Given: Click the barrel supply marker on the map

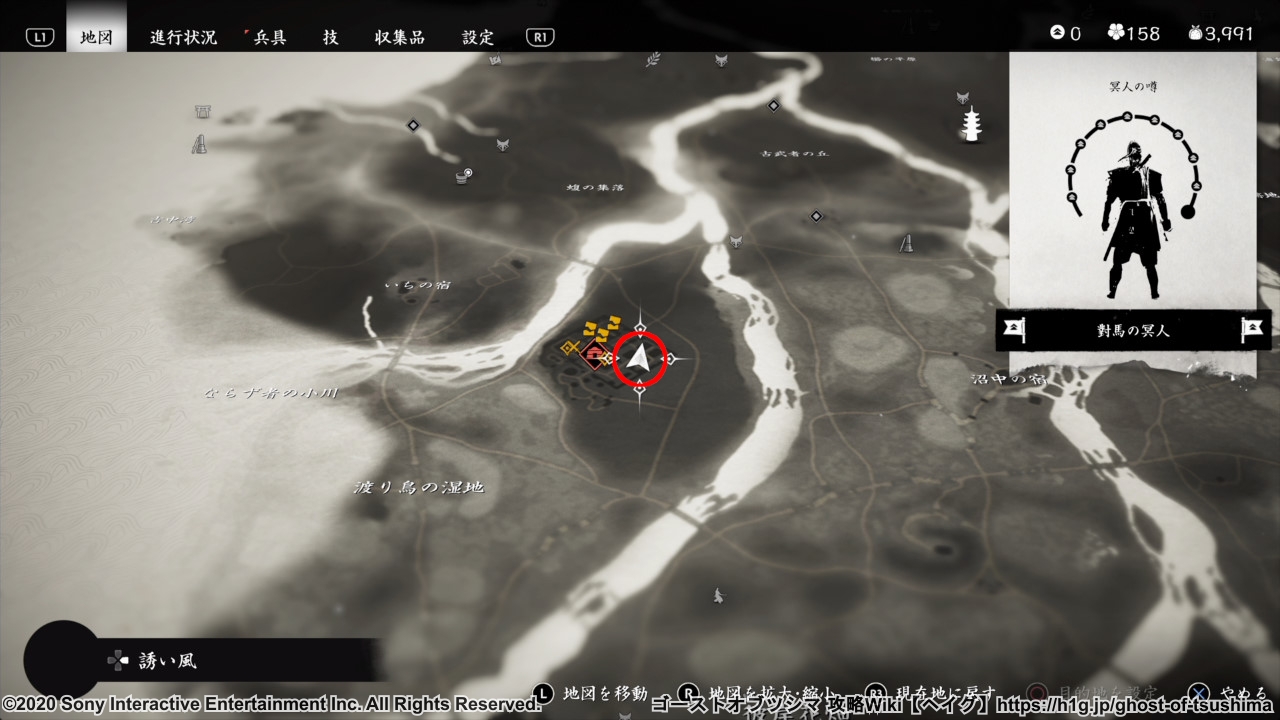Looking at the screenshot, I should click(463, 177).
